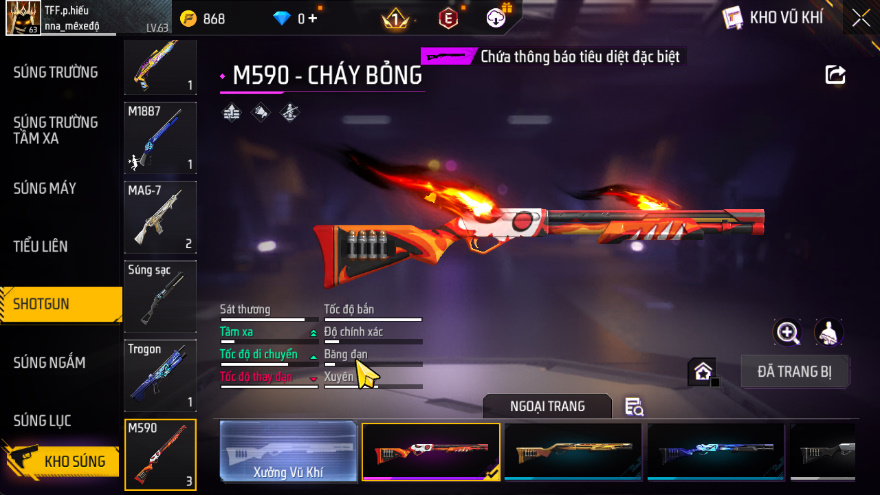Switch to the SÚNG TRƯỜNG category

tap(56, 72)
